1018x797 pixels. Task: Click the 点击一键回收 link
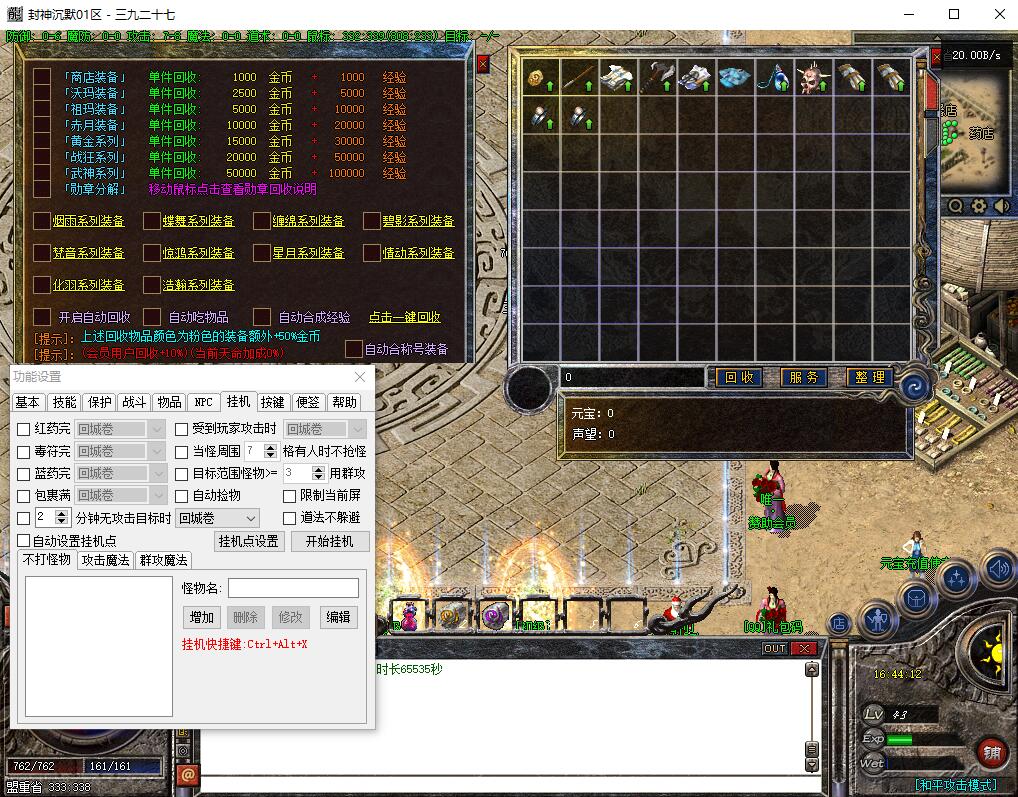click(x=404, y=317)
